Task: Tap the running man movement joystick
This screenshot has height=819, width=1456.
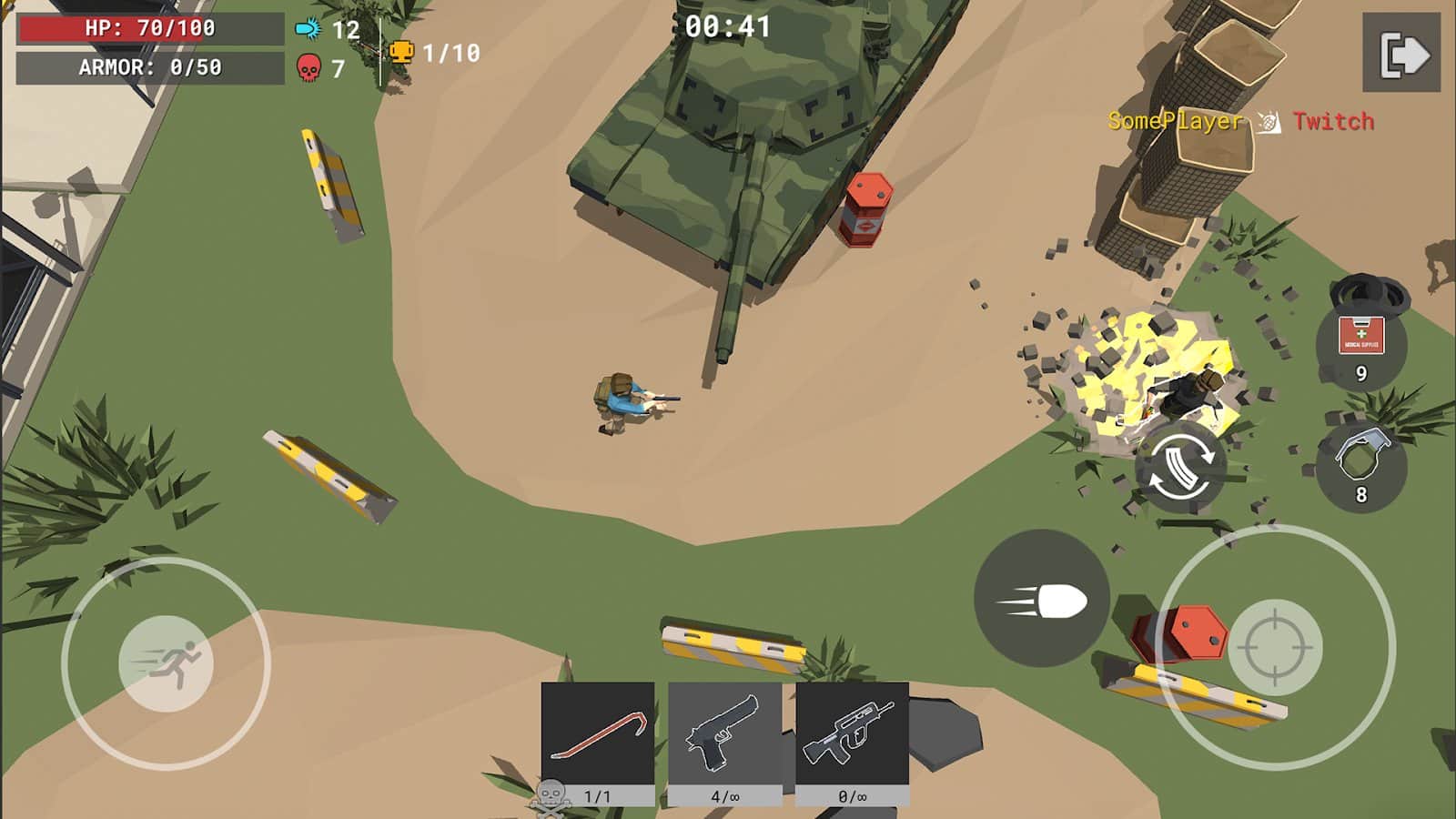Action: (x=167, y=662)
